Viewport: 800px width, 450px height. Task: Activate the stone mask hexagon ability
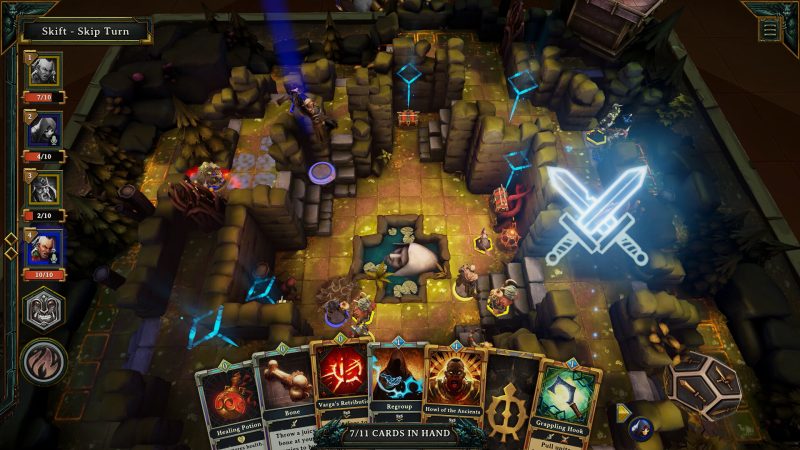44,309
